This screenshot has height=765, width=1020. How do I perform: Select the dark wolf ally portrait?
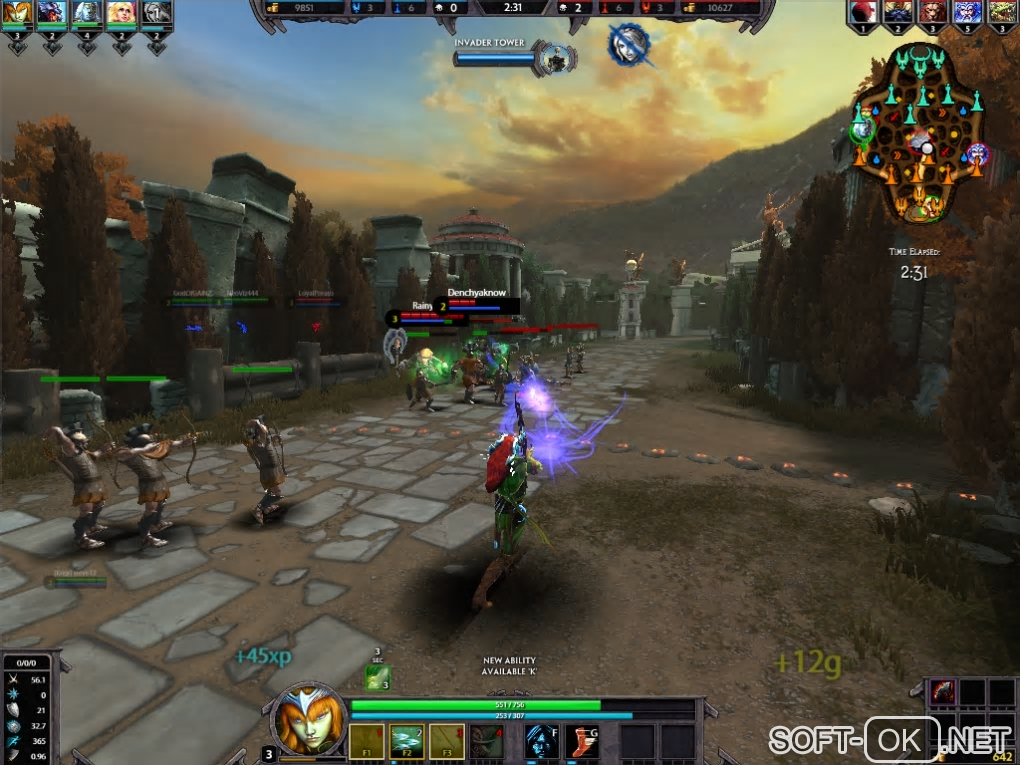coord(51,13)
